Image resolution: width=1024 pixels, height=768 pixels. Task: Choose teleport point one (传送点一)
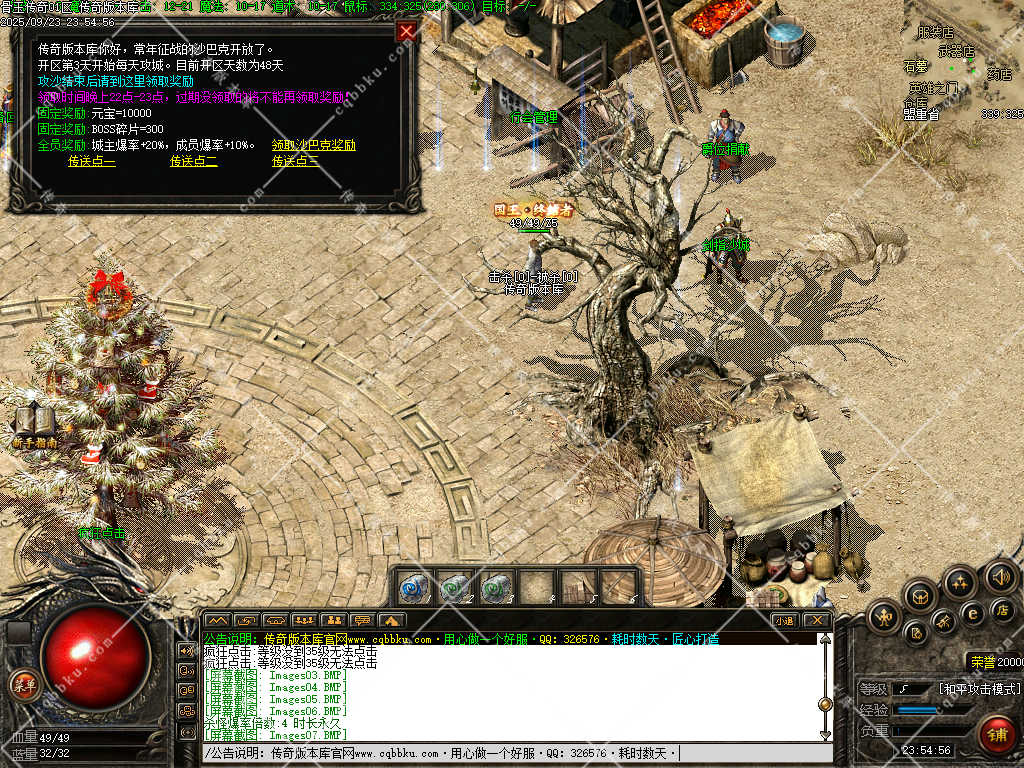(x=92, y=161)
